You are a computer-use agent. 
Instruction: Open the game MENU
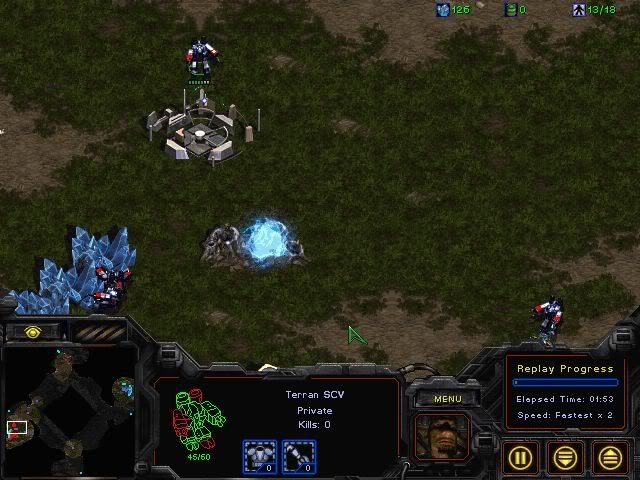tap(447, 399)
